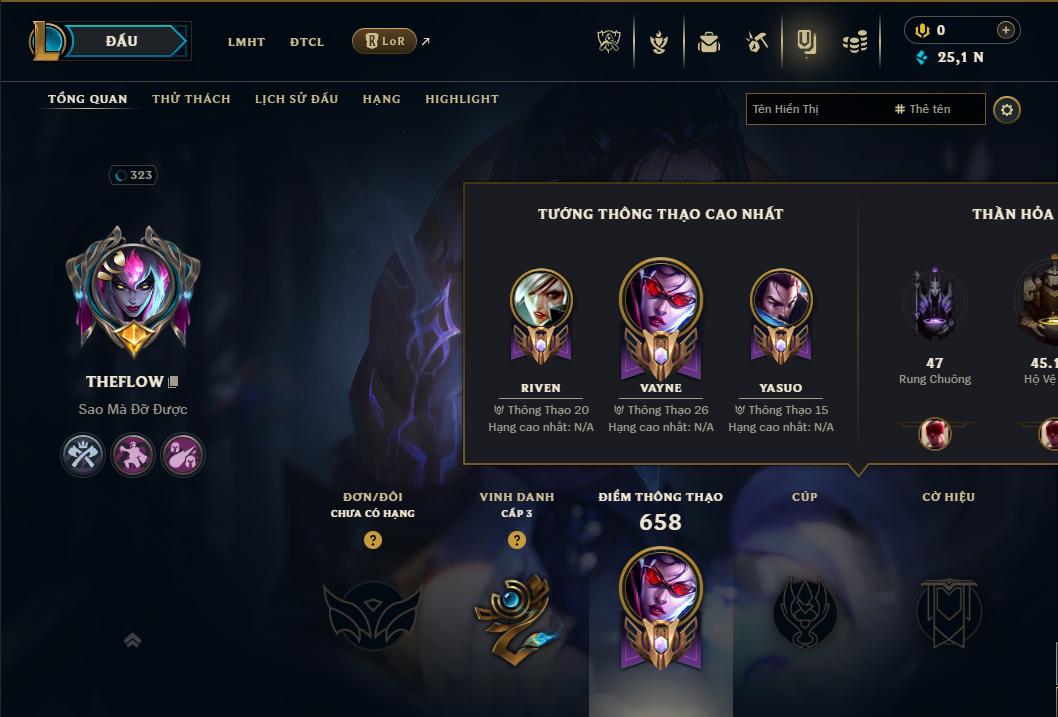
Task: Click the ĐẤU play button
Action: tap(121, 41)
